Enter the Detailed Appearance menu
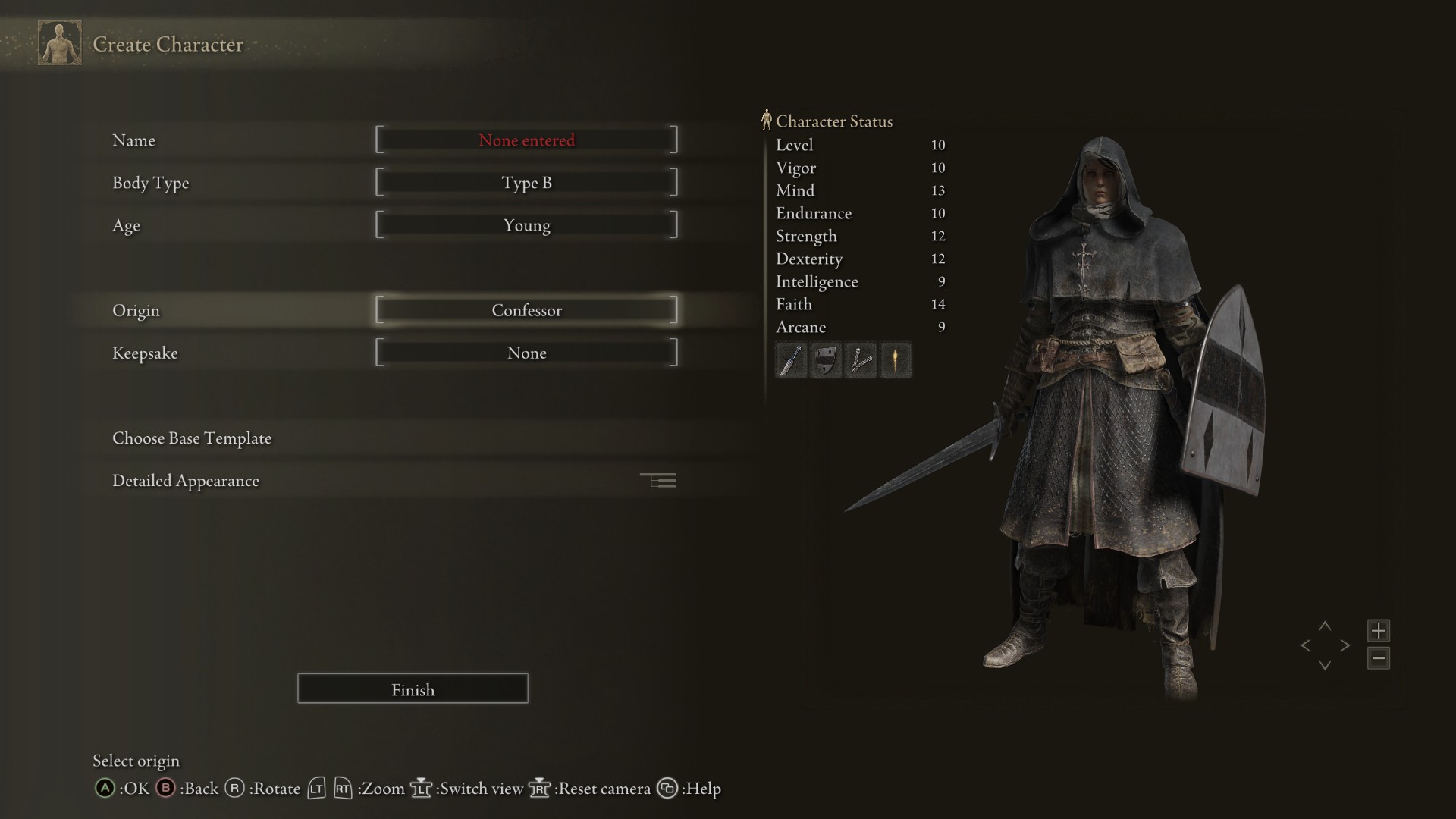 click(186, 481)
